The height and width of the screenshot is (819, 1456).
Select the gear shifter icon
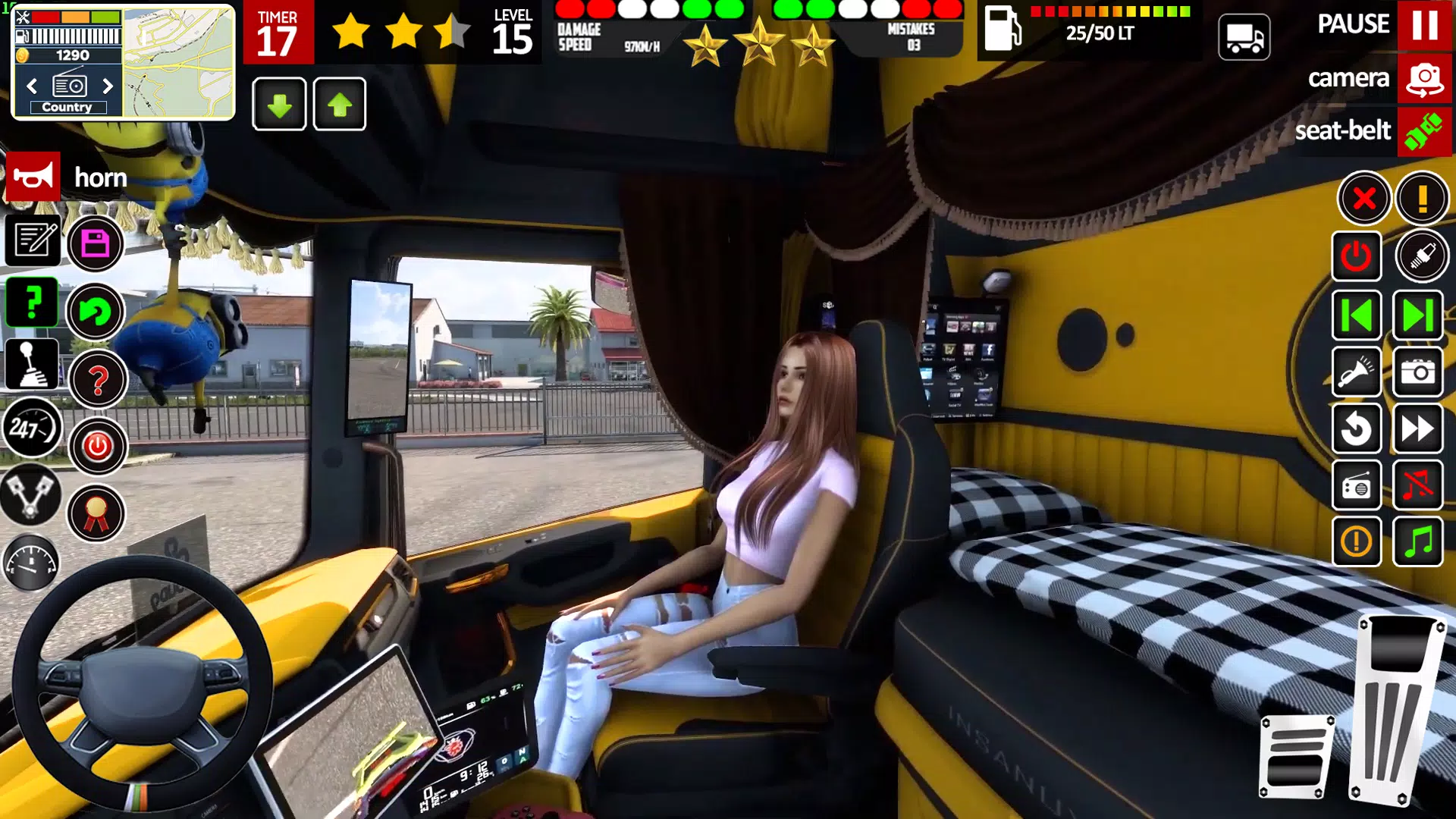click(32, 362)
